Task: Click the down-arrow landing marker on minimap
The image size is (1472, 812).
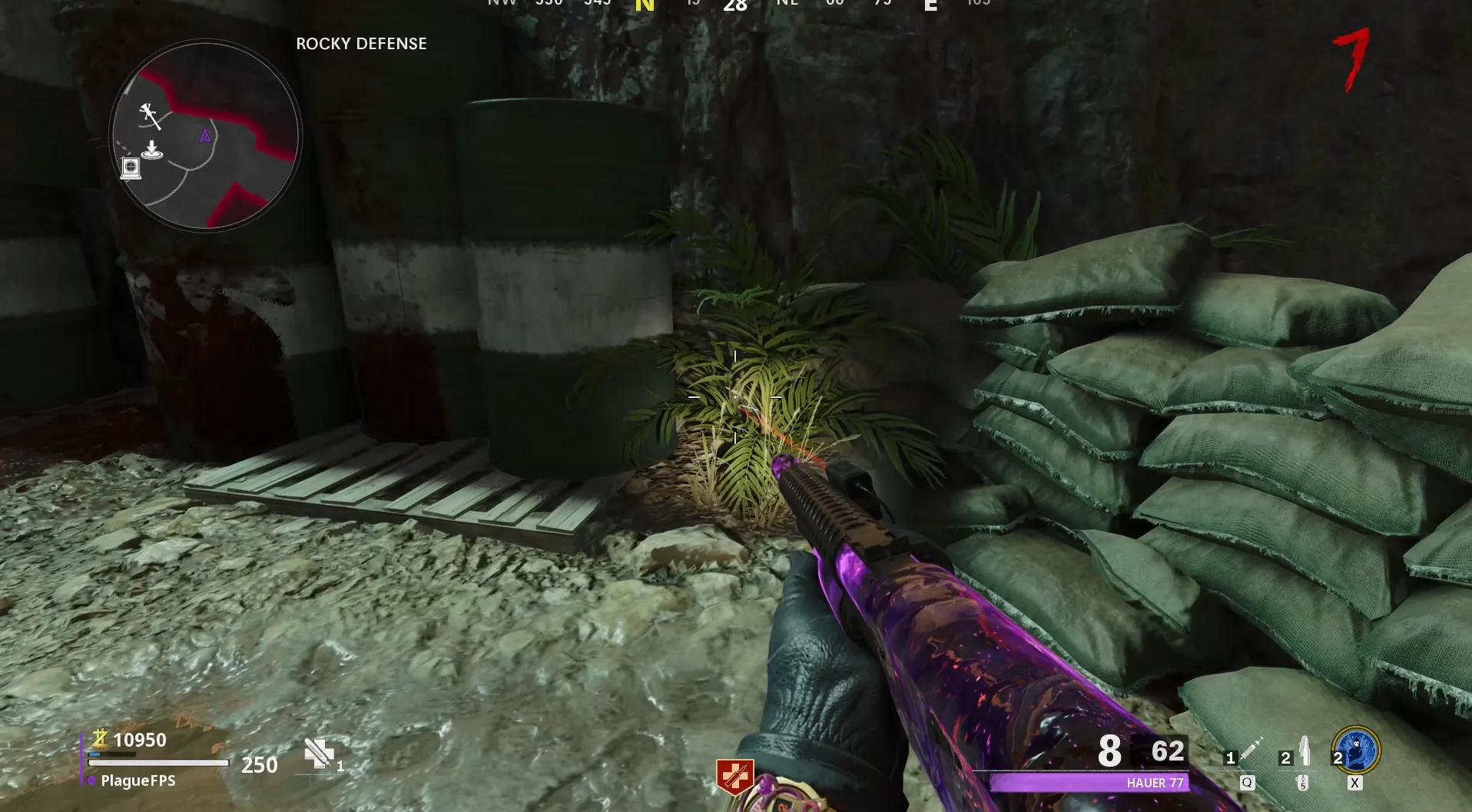Action: click(152, 150)
